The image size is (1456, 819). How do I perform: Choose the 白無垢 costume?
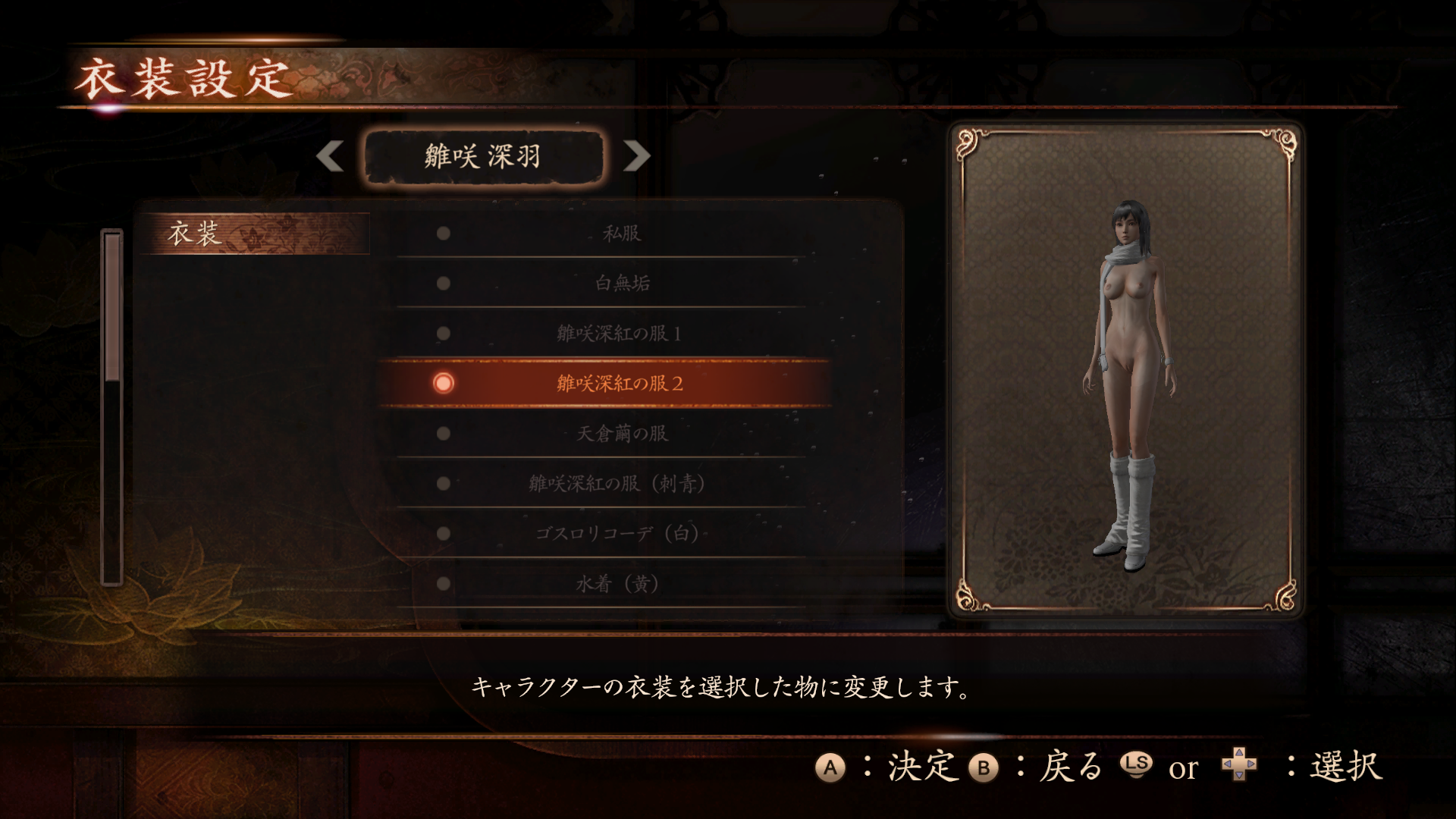[x=621, y=284]
